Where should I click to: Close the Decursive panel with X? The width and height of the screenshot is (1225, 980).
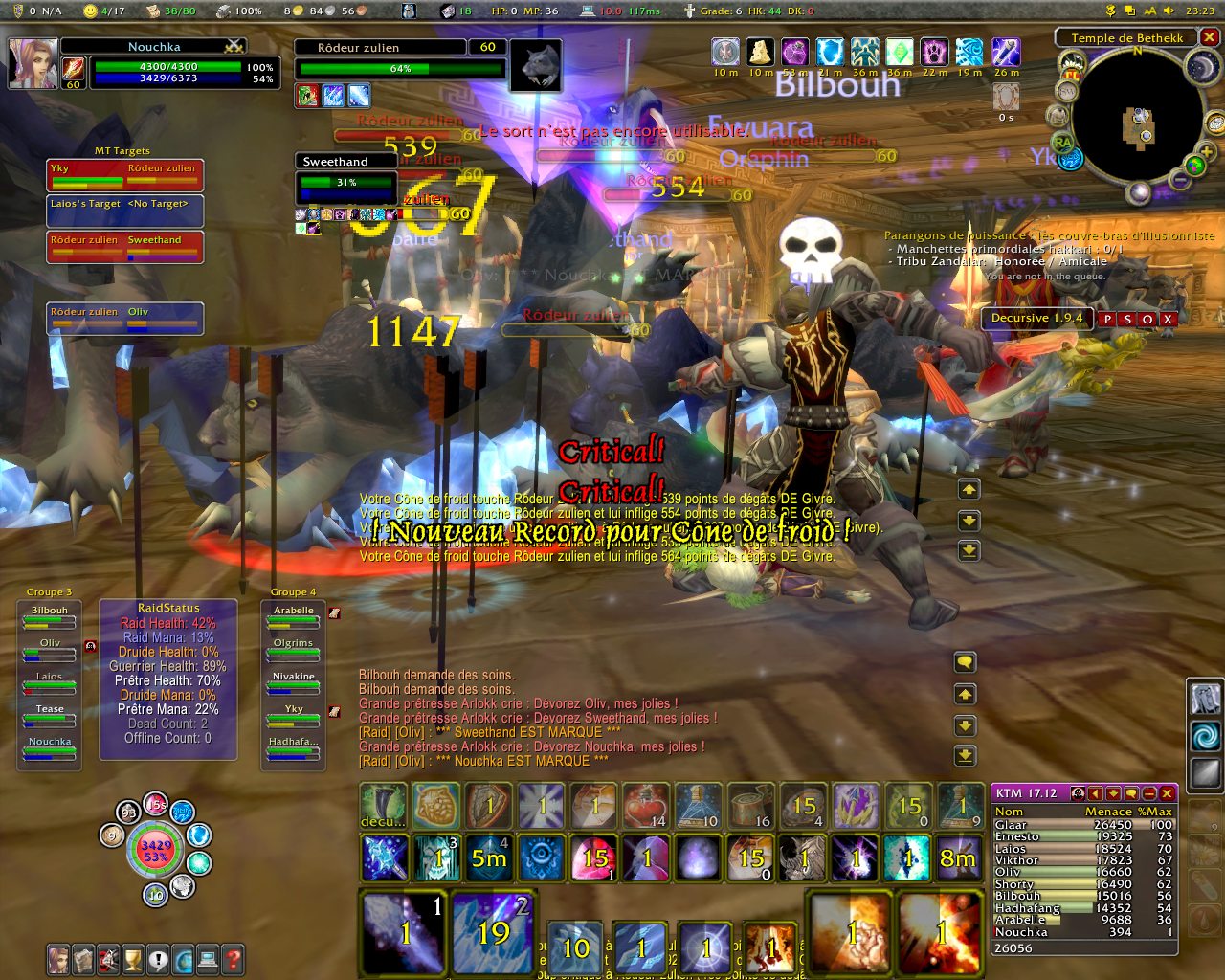point(1169,319)
